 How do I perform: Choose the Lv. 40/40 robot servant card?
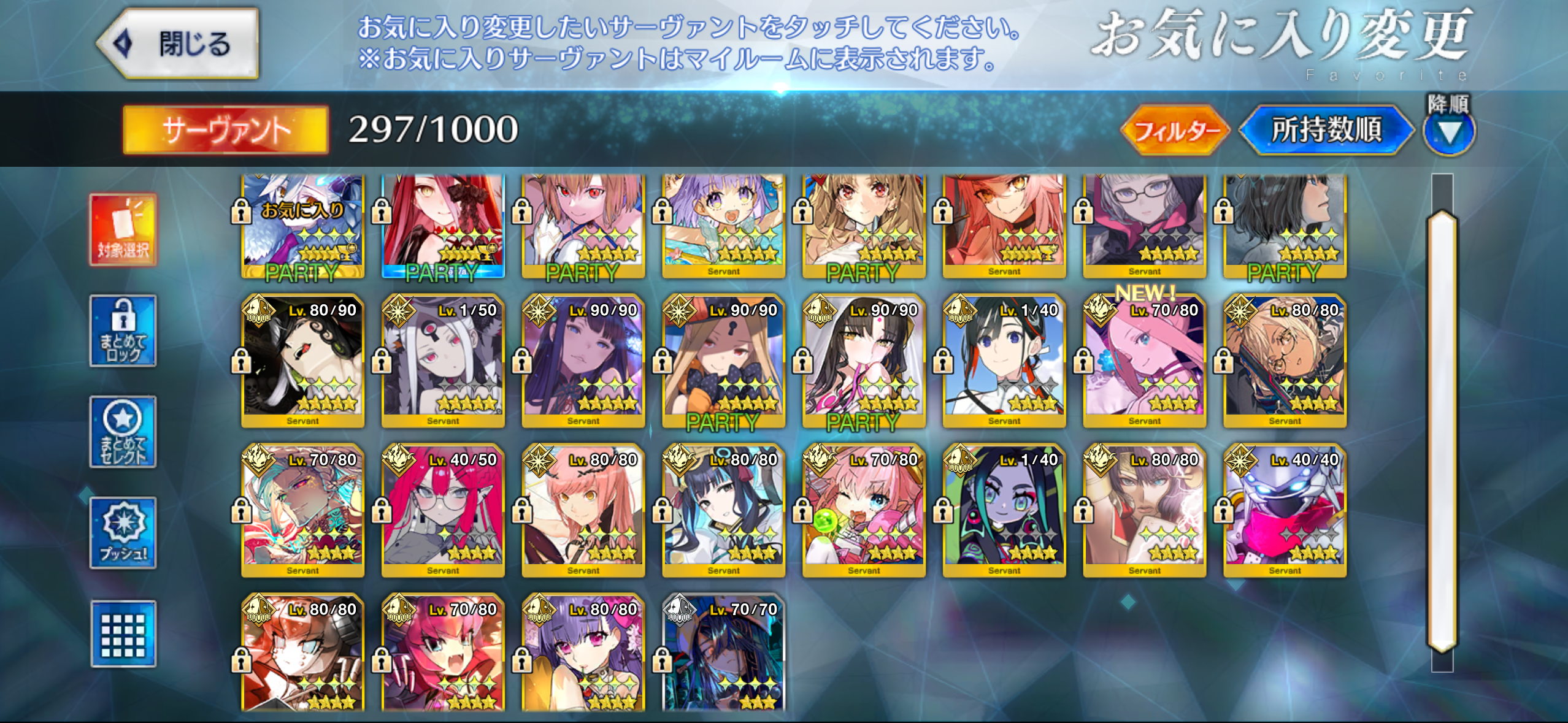click(1285, 511)
